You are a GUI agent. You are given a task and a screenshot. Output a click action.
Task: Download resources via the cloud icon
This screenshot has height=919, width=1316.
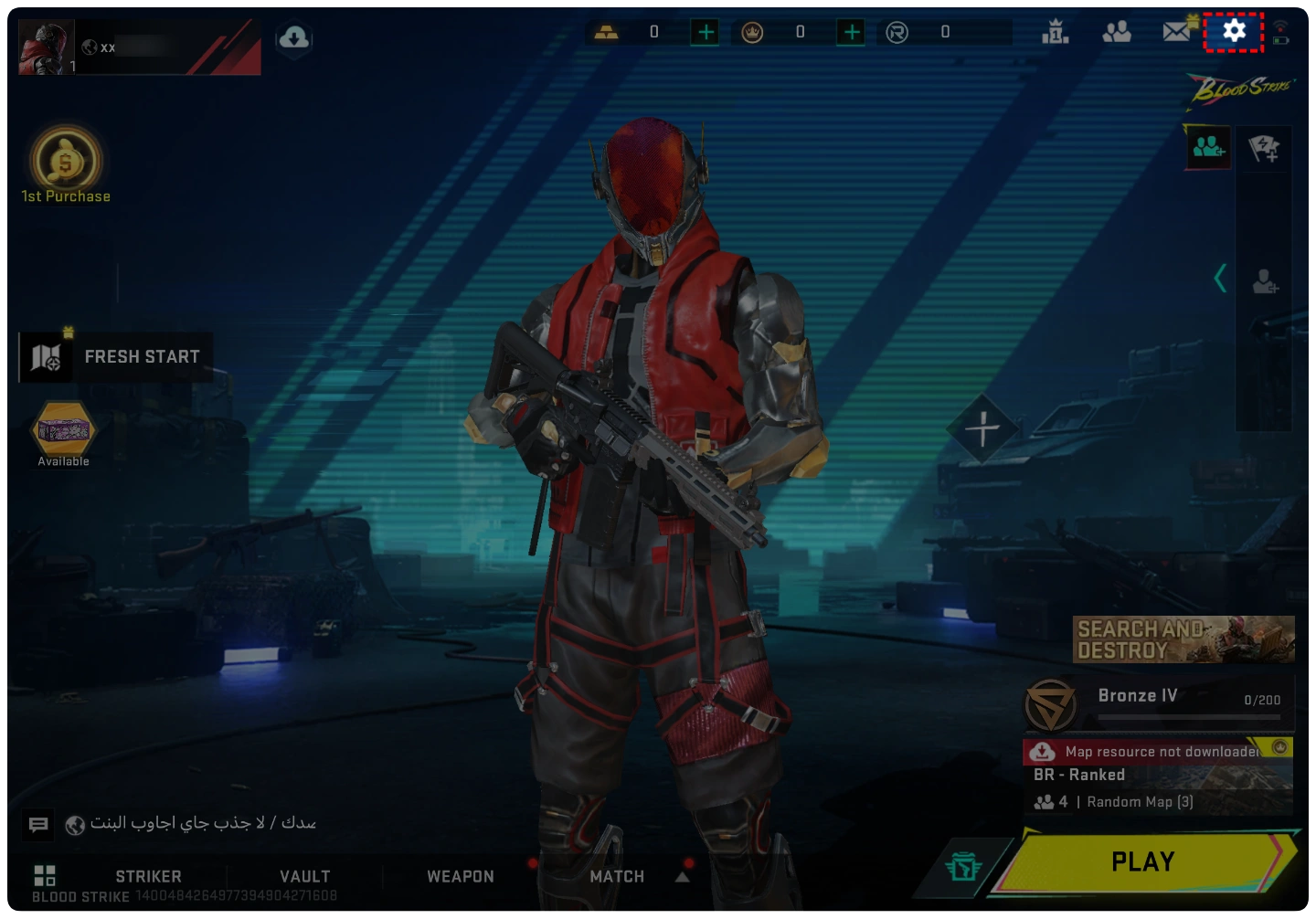coord(294,38)
